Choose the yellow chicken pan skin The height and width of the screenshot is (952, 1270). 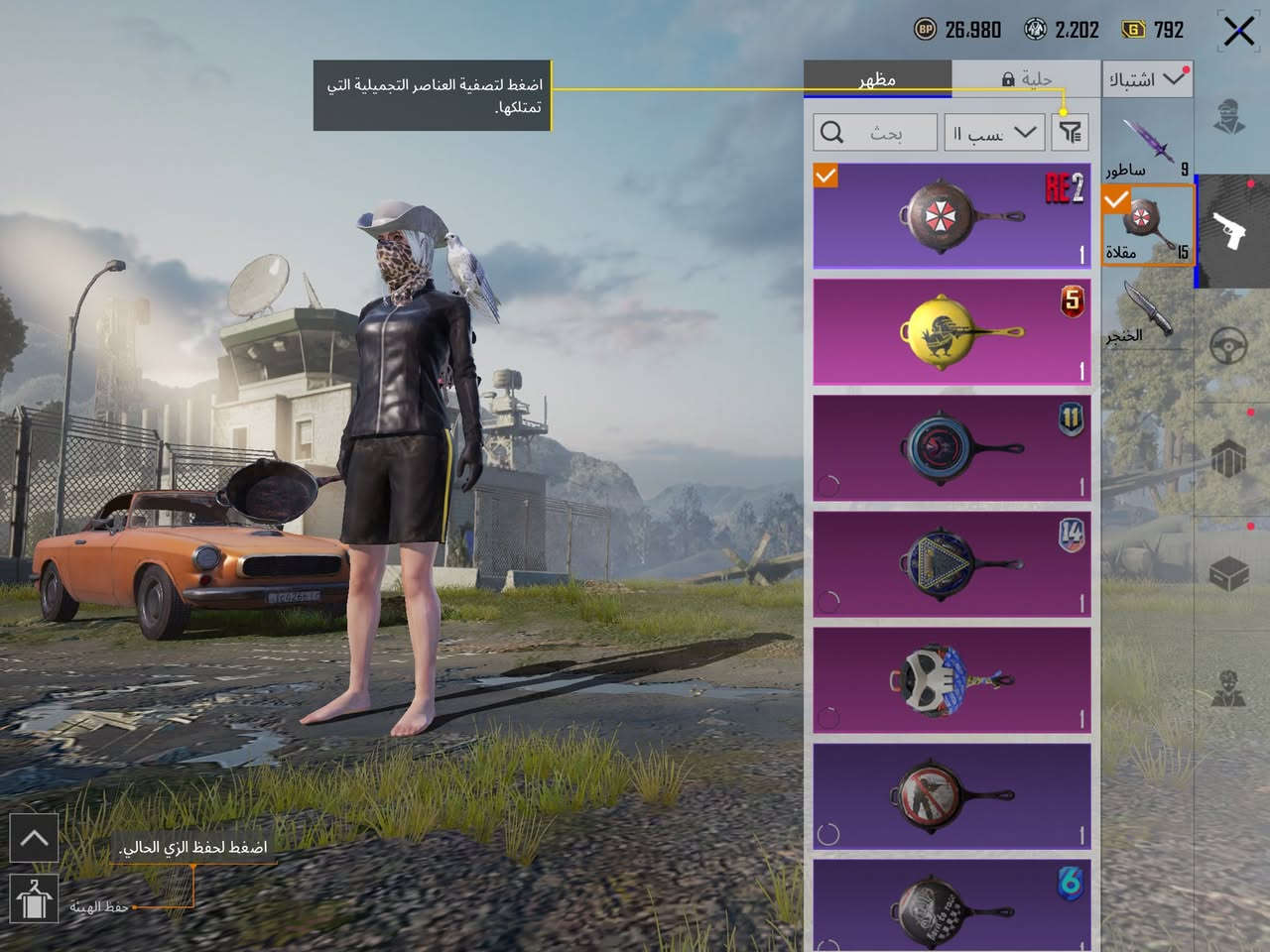coord(952,331)
